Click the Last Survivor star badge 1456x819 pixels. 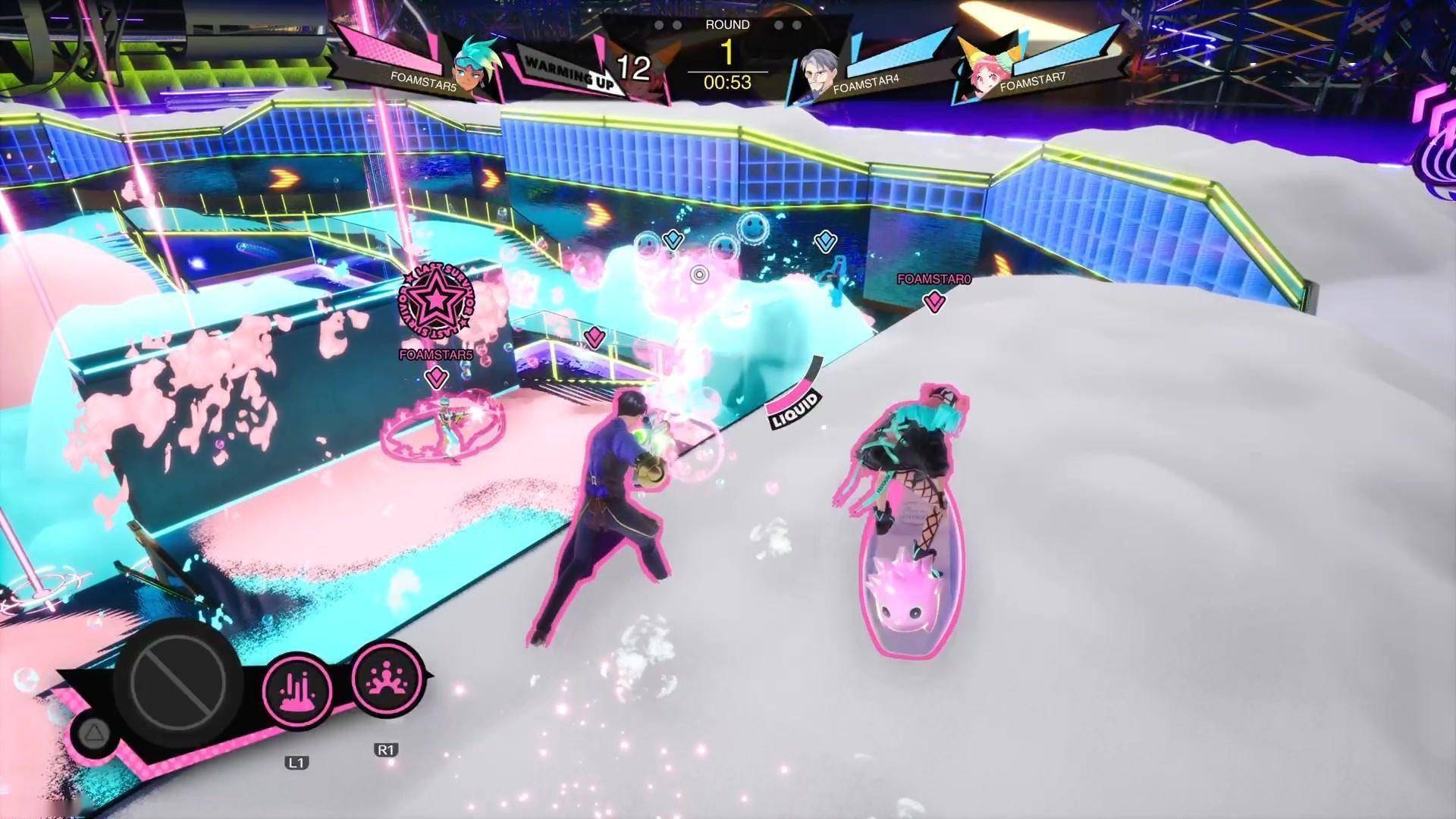438,302
